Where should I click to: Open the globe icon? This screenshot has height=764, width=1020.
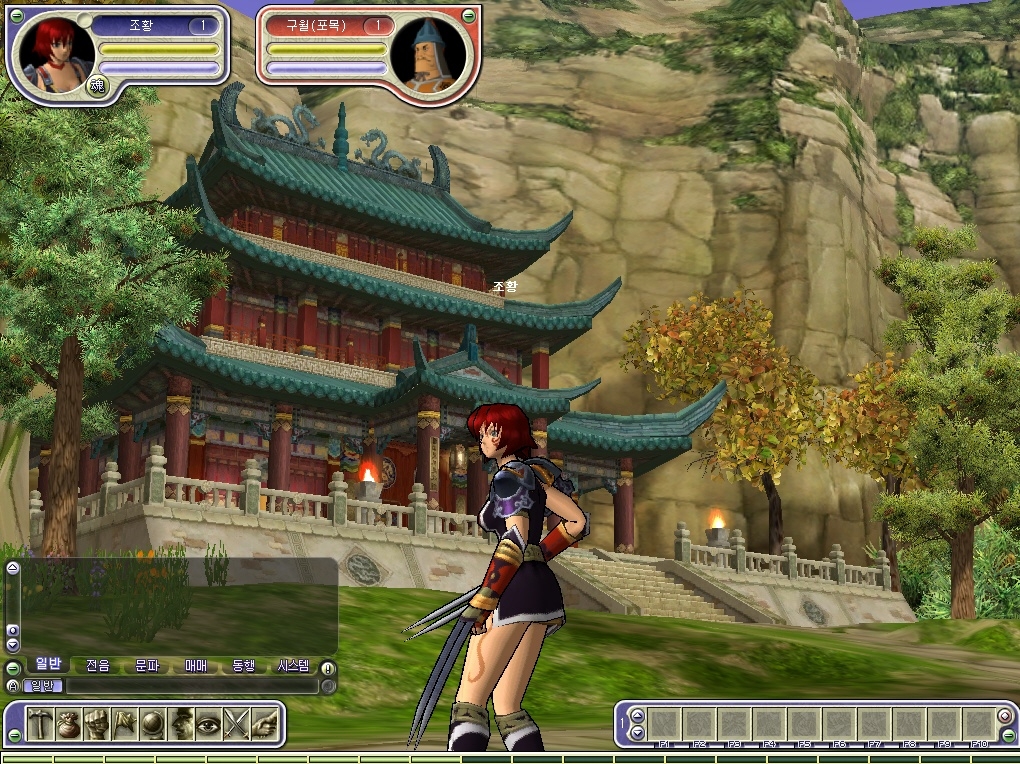[x=152, y=724]
